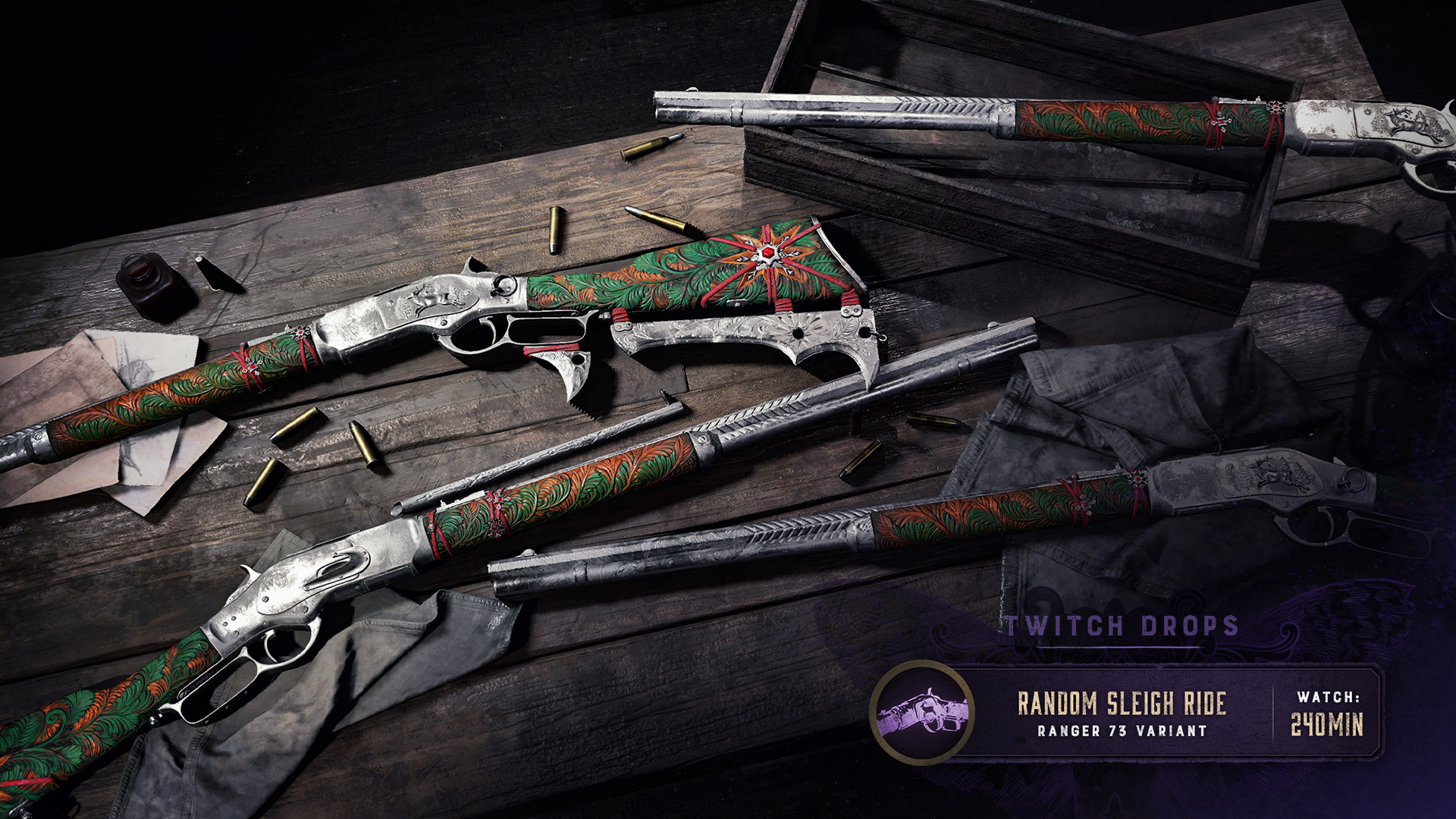
Task: Select the Random Sleigh Ride reward banner
Action: [1121, 713]
